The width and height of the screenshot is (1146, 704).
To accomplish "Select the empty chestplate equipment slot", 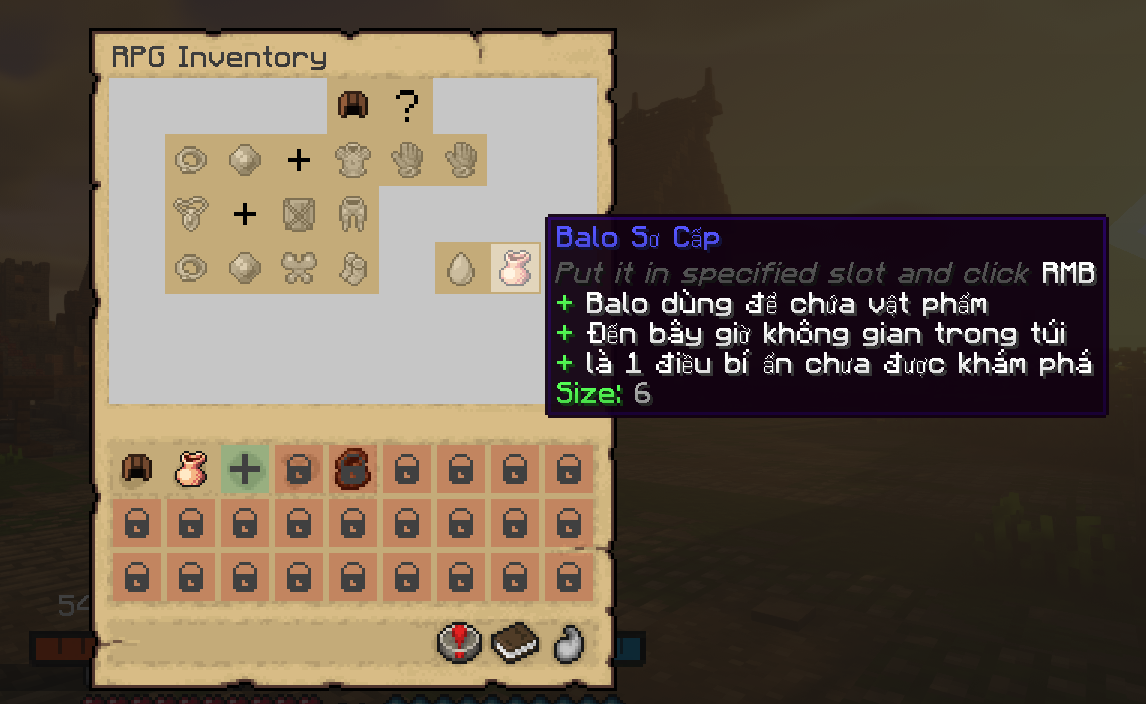I will tap(353, 159).
